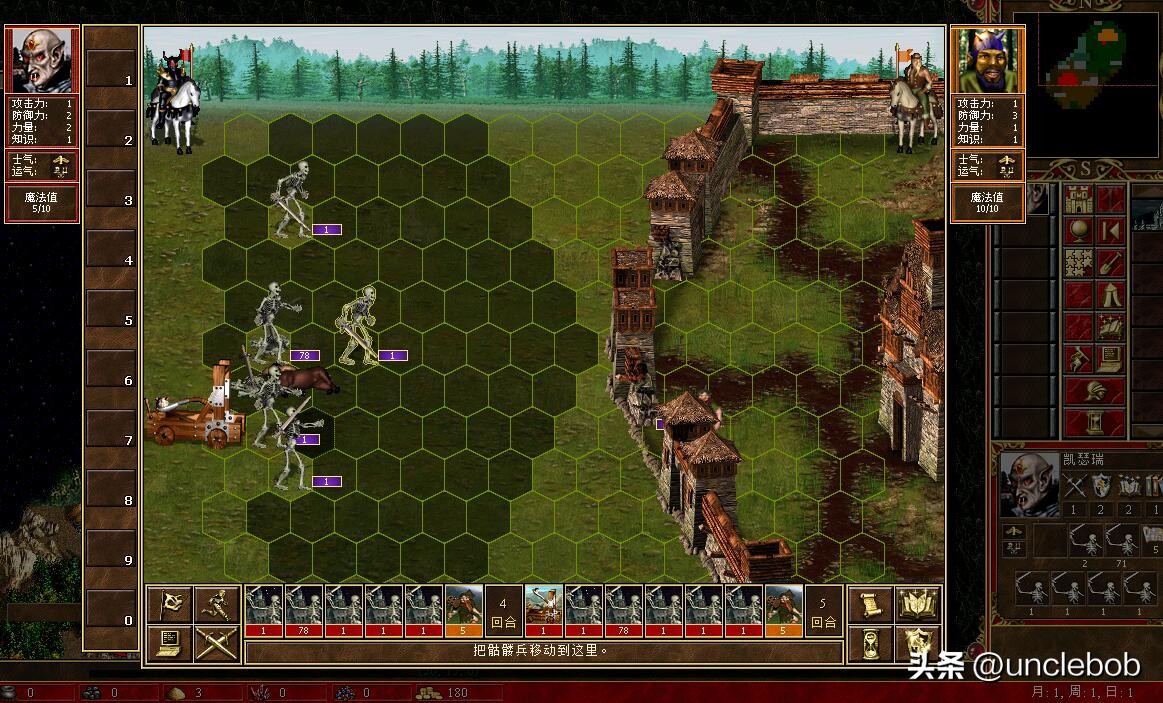Select the dig shovel button
The height and width of the screenshot is (703, 1163).
[1111, 264]
